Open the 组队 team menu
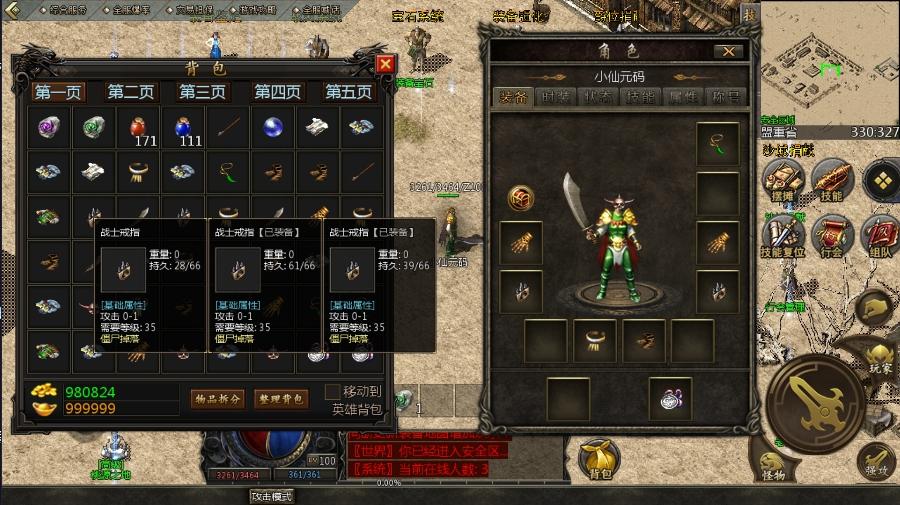The height and width of the screenshot is (505, 900). pyautogui.click(x=879, y=235)
